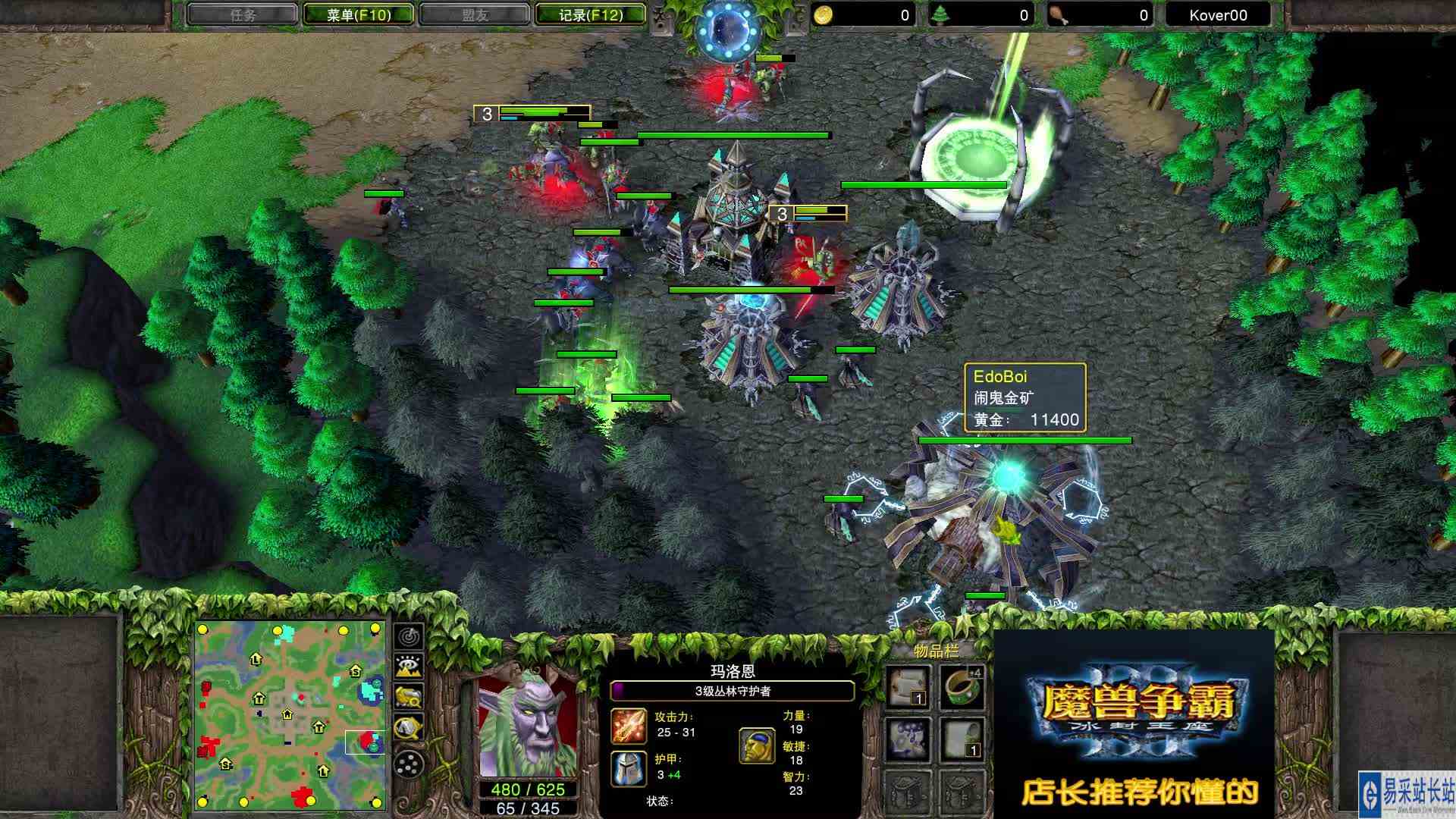Image resolution: width=1456 pixels, height=819 pixels.
Task: Toggle formation movement mode
Action: (408, 764)
